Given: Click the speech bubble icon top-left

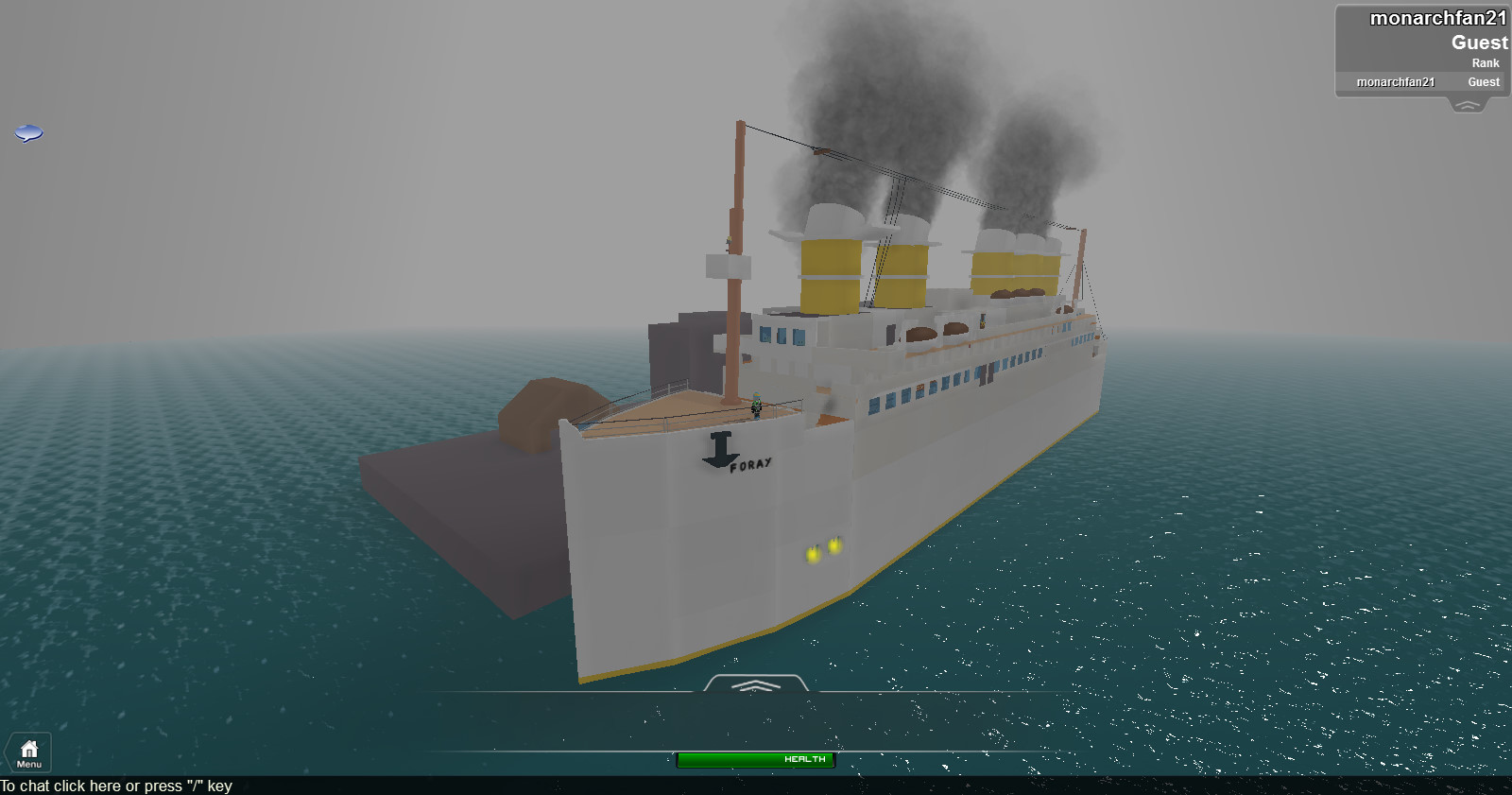Looking at the screenshot, I should tap(29, 132).
